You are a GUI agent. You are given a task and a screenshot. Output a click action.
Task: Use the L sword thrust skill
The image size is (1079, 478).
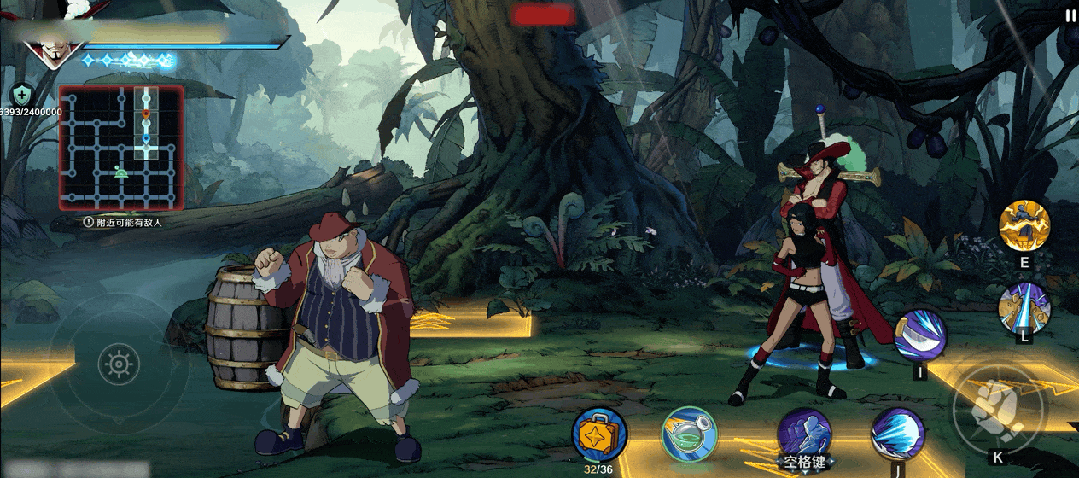click(x=1025, y=305)
